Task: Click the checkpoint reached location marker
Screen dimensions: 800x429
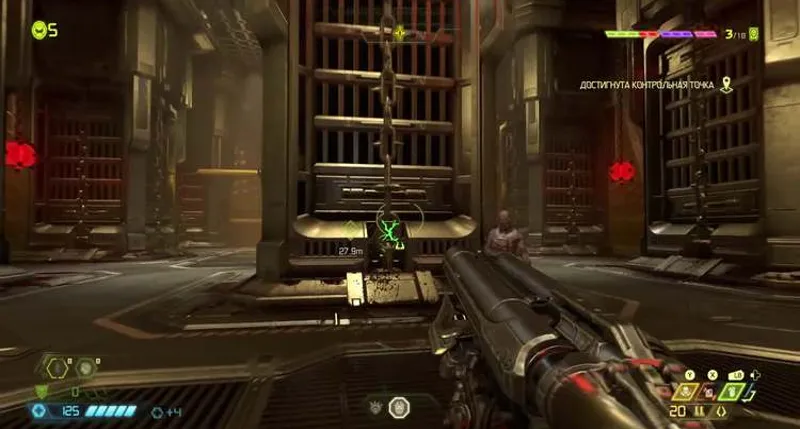Action: [x=727, y=85]
